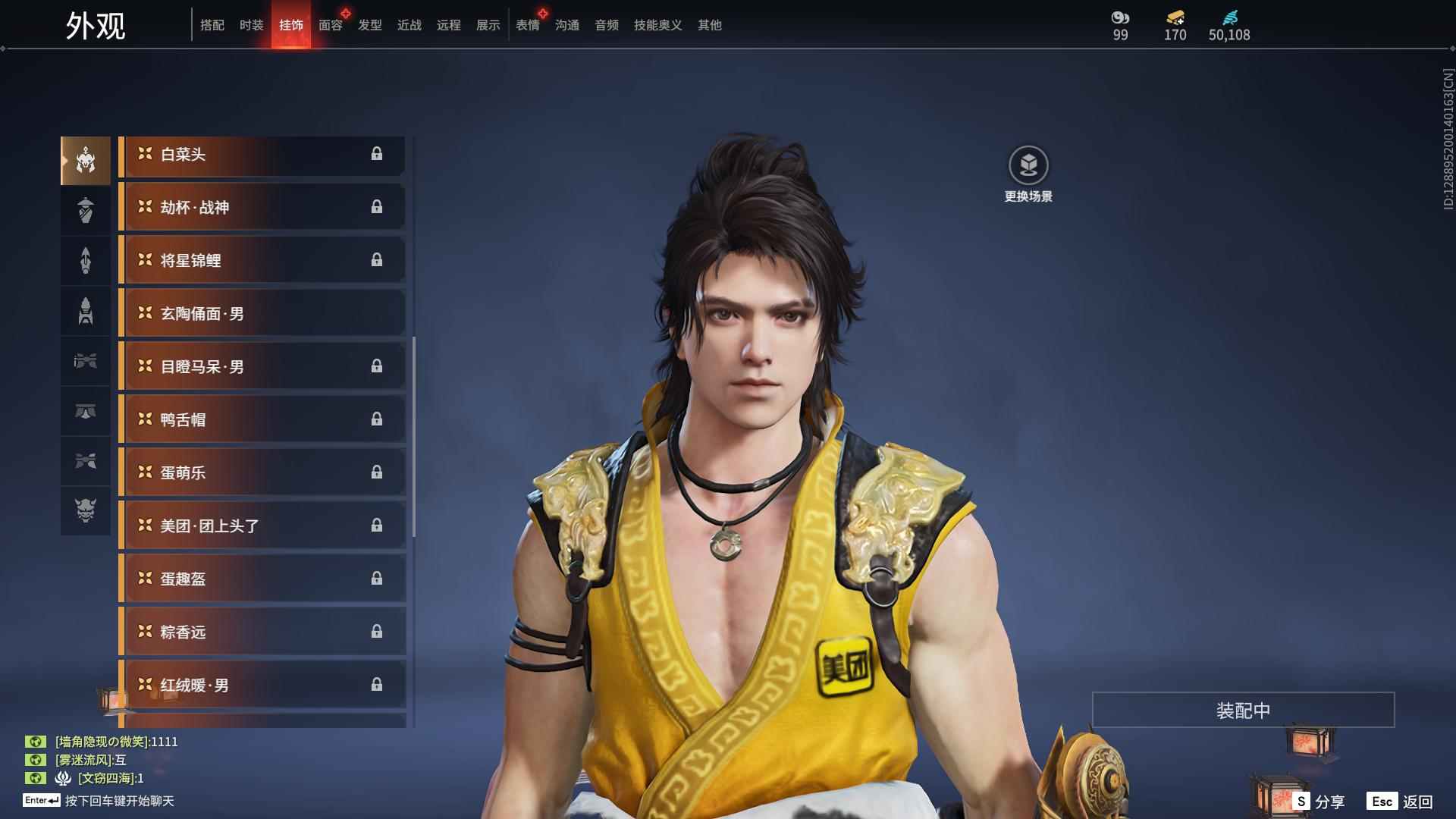This screenshot has width=1456, height=819.
Task: Return with the 返回 button
Action: point(1401,802)
